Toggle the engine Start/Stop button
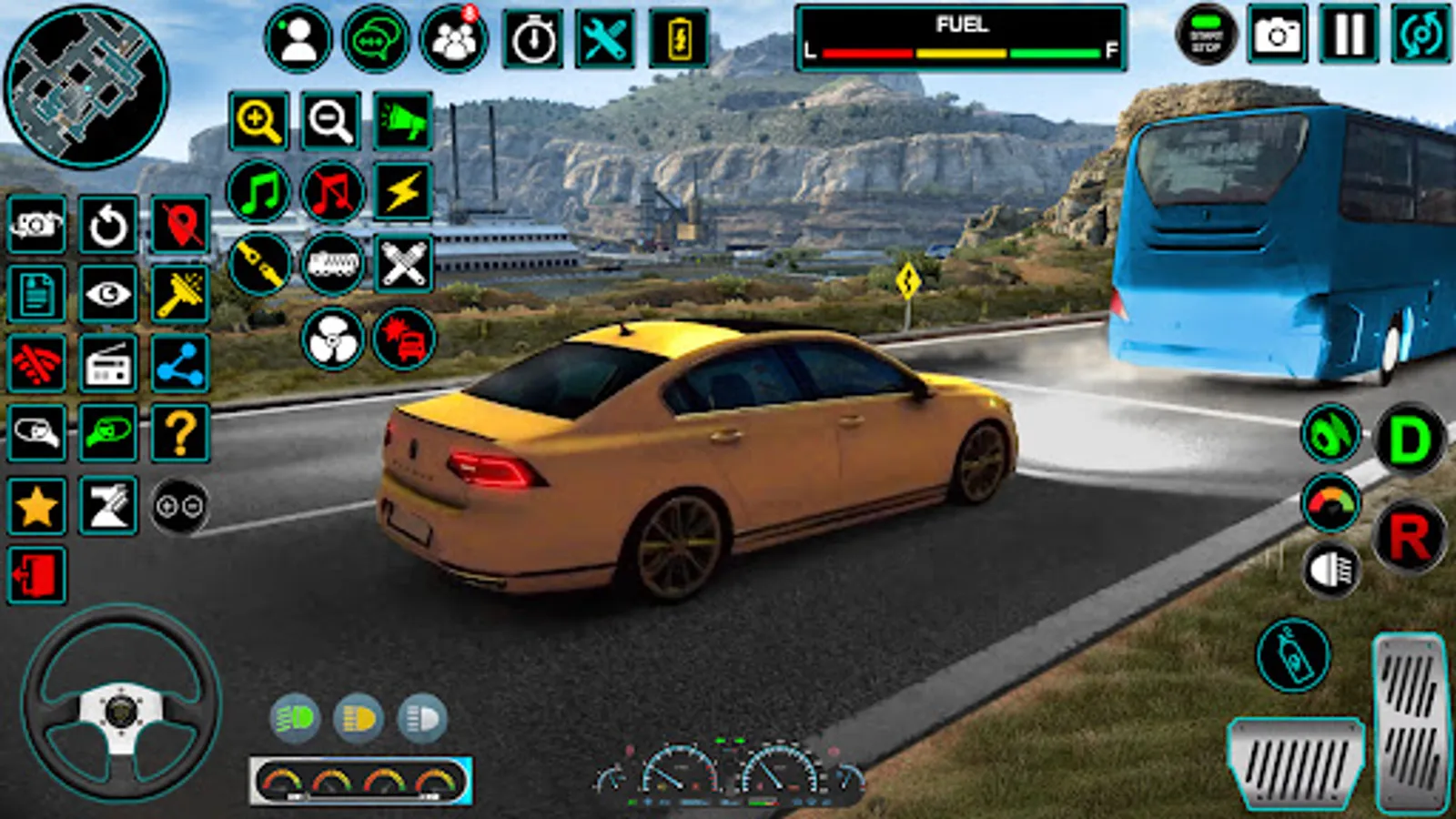Viewport: 1456px width, 819px height. (1206, 35)
